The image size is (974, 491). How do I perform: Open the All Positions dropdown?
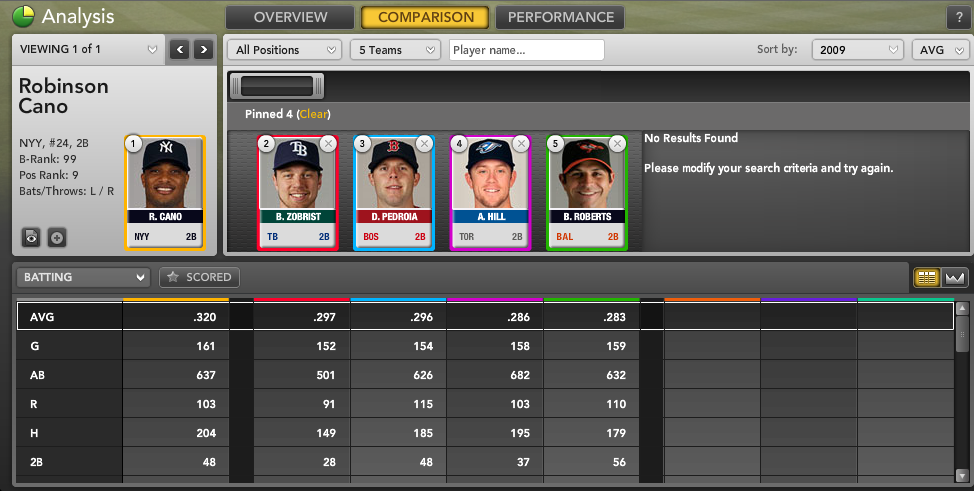pos(285,50)
